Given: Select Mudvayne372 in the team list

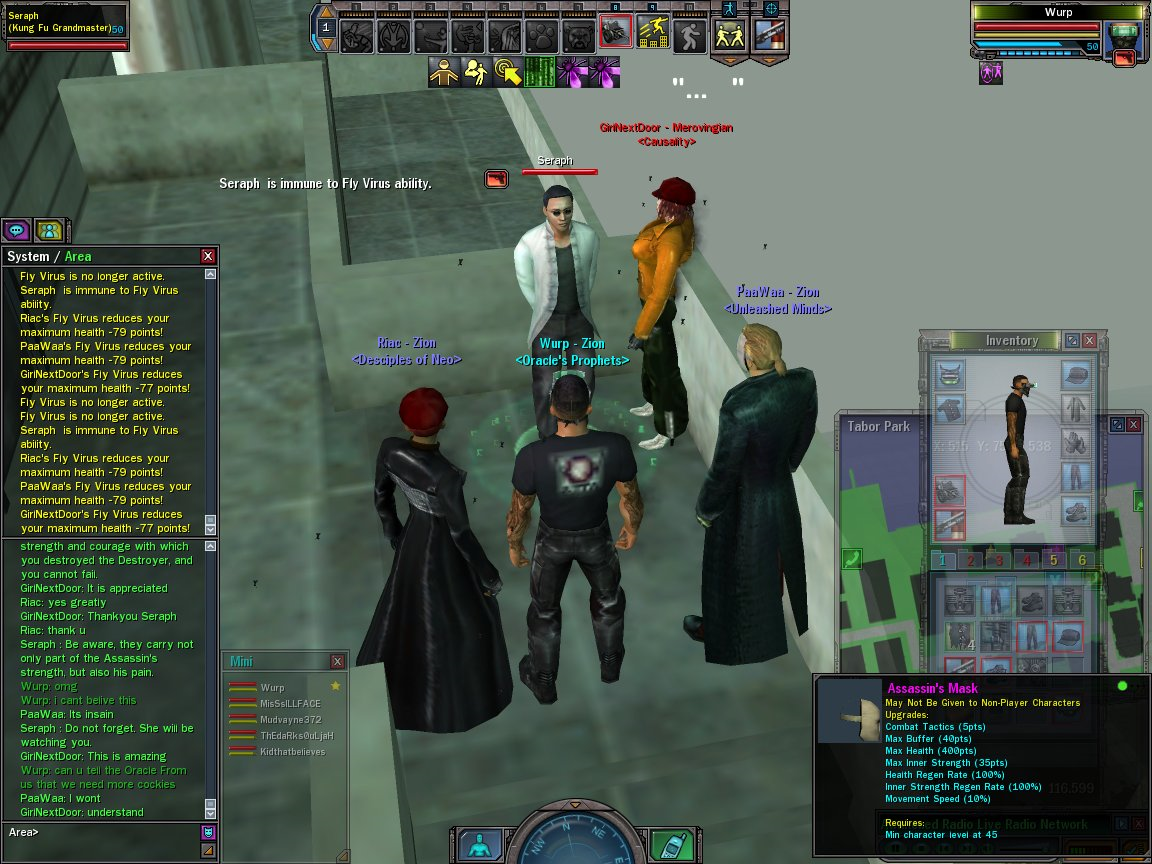Looking at the screenshot, I should click(x=290, y=719).
